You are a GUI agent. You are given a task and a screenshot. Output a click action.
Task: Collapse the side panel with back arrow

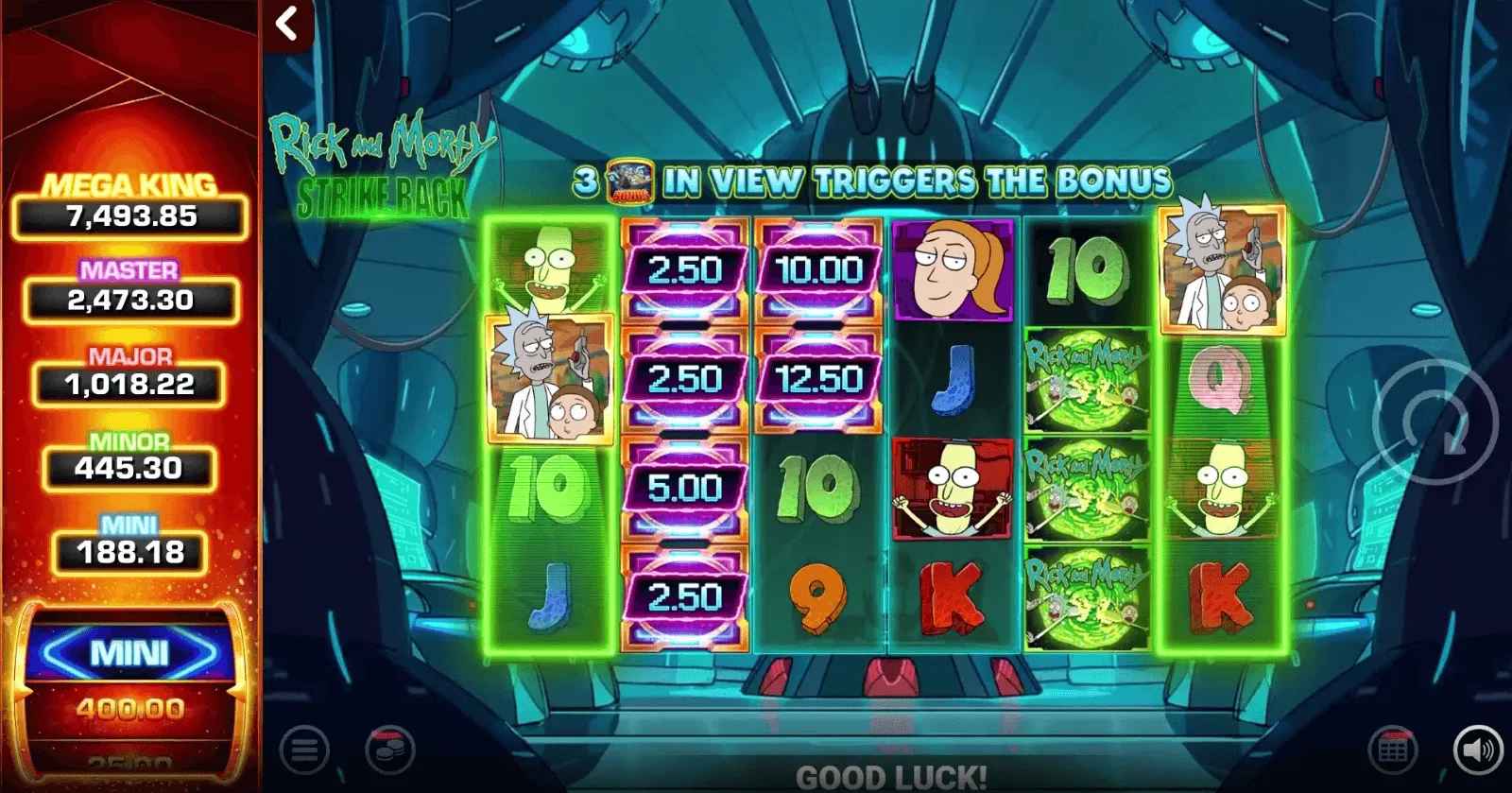[288, 25]
